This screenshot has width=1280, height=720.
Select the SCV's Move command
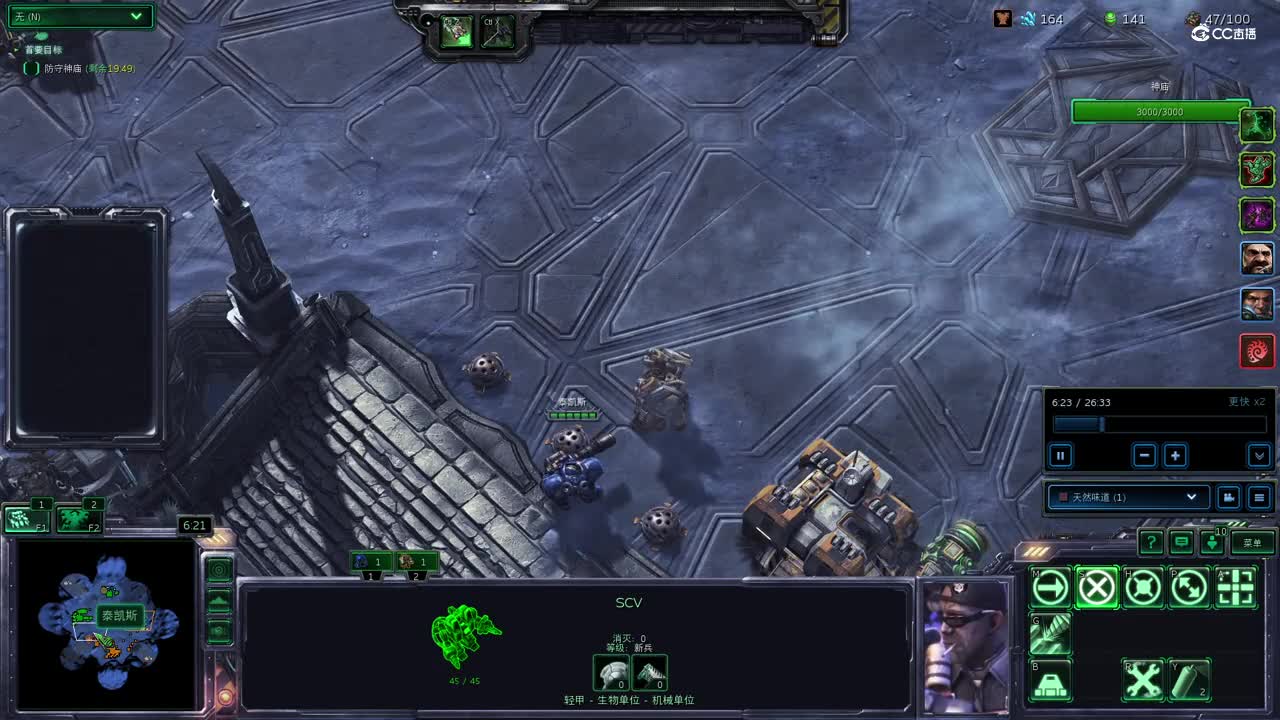pos(1049,588)
